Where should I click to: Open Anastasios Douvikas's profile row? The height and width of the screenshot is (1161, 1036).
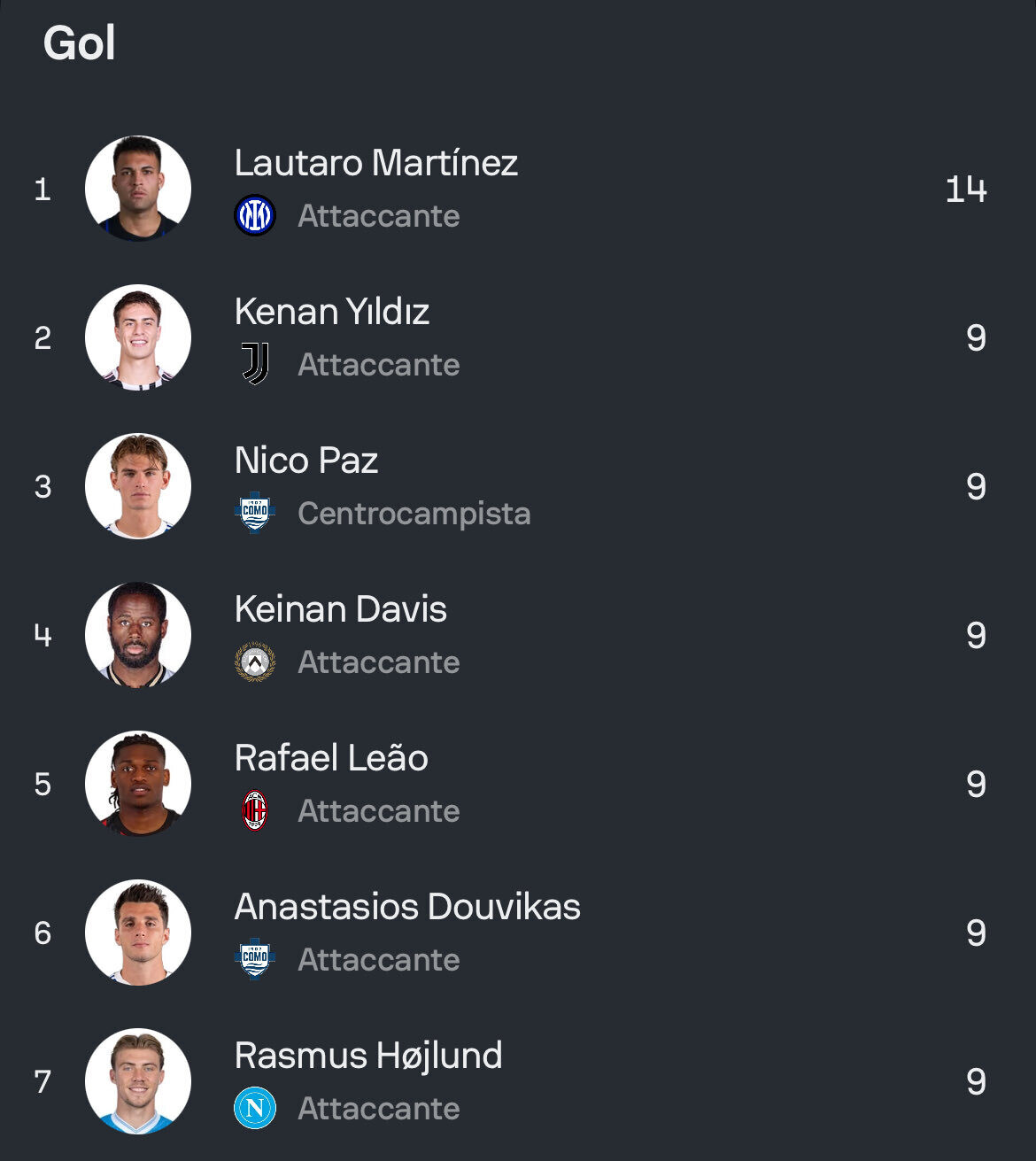tap(407, 908)
